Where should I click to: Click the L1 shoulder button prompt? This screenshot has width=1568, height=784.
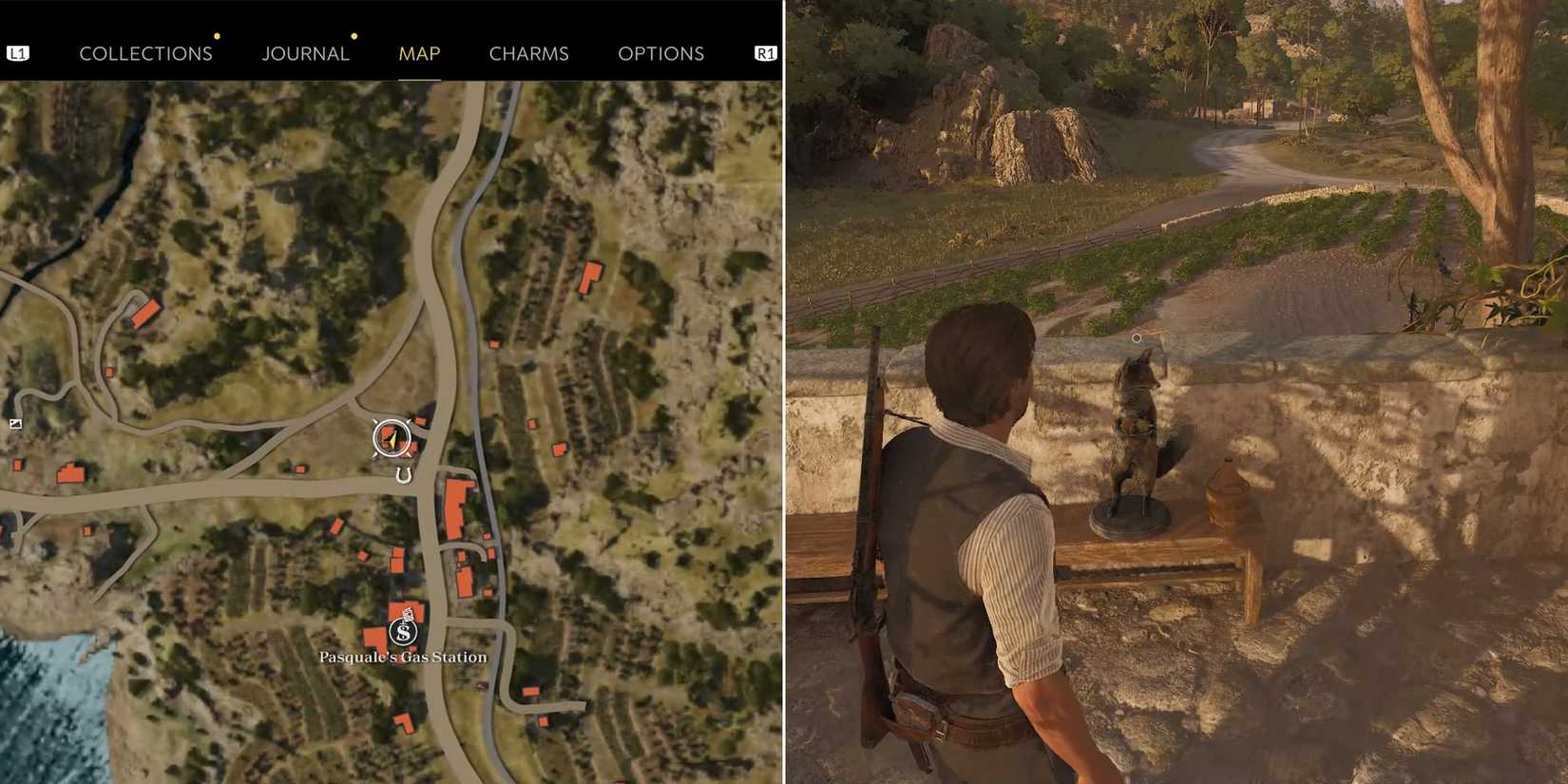(20, 52)
